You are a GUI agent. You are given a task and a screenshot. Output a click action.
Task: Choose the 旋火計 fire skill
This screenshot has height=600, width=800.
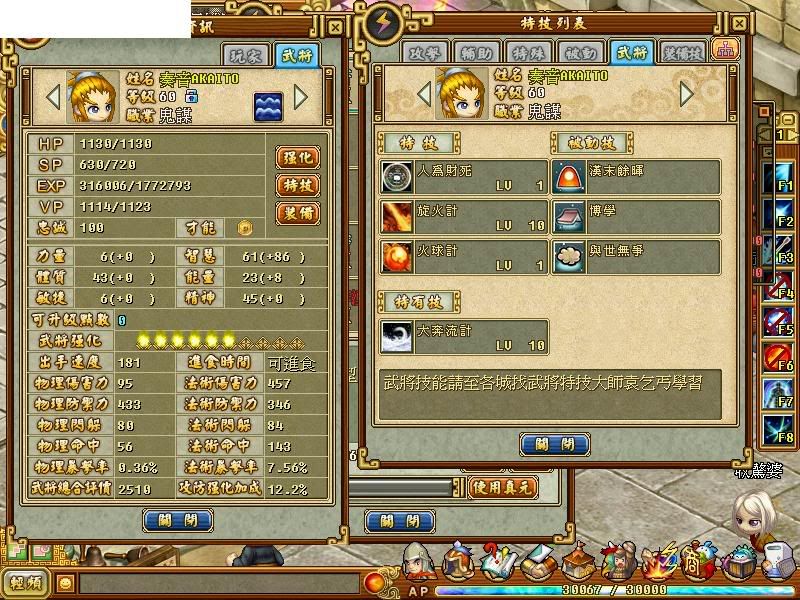coord(464,217)
